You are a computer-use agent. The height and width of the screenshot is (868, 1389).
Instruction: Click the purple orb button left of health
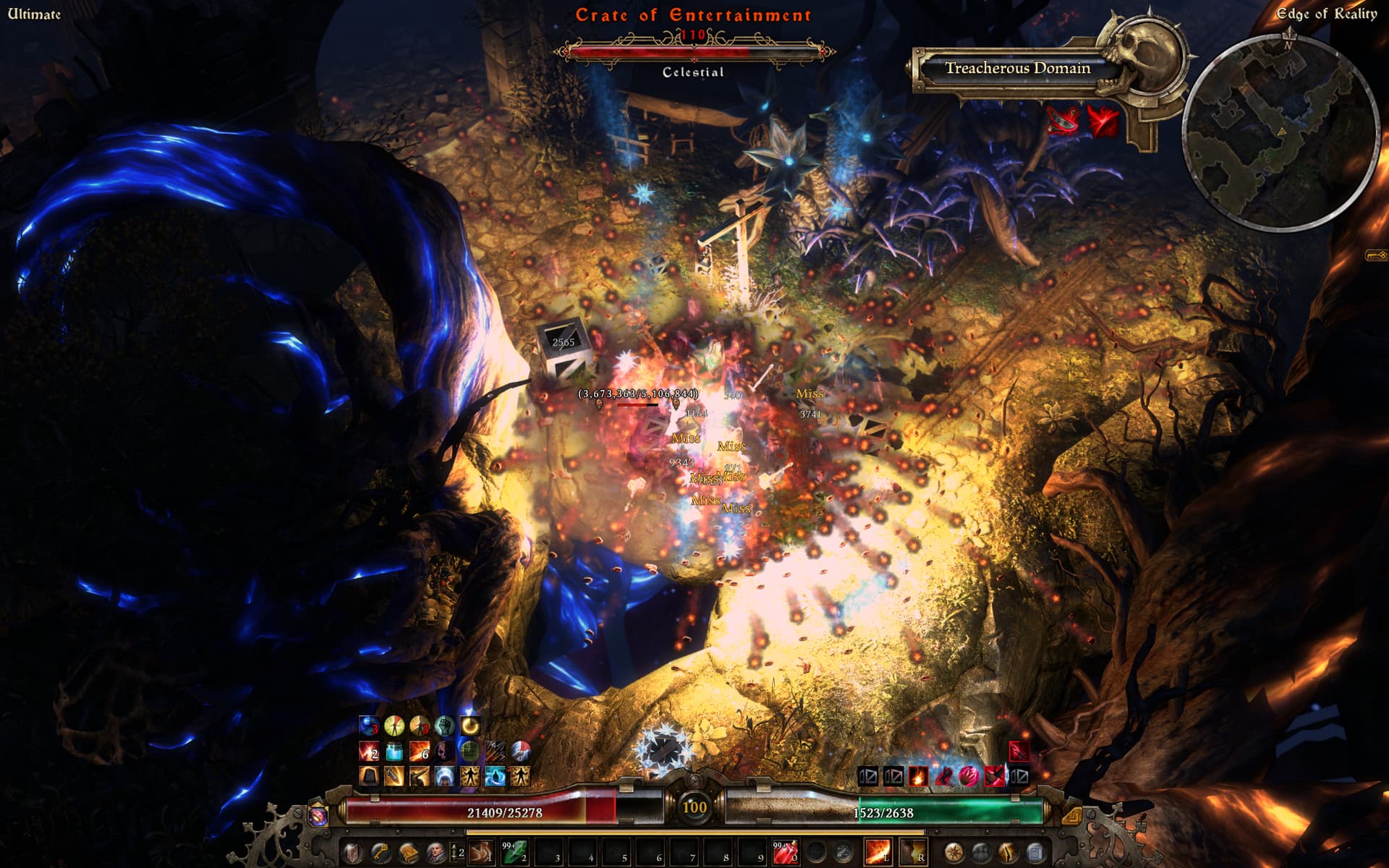[318, 816]
